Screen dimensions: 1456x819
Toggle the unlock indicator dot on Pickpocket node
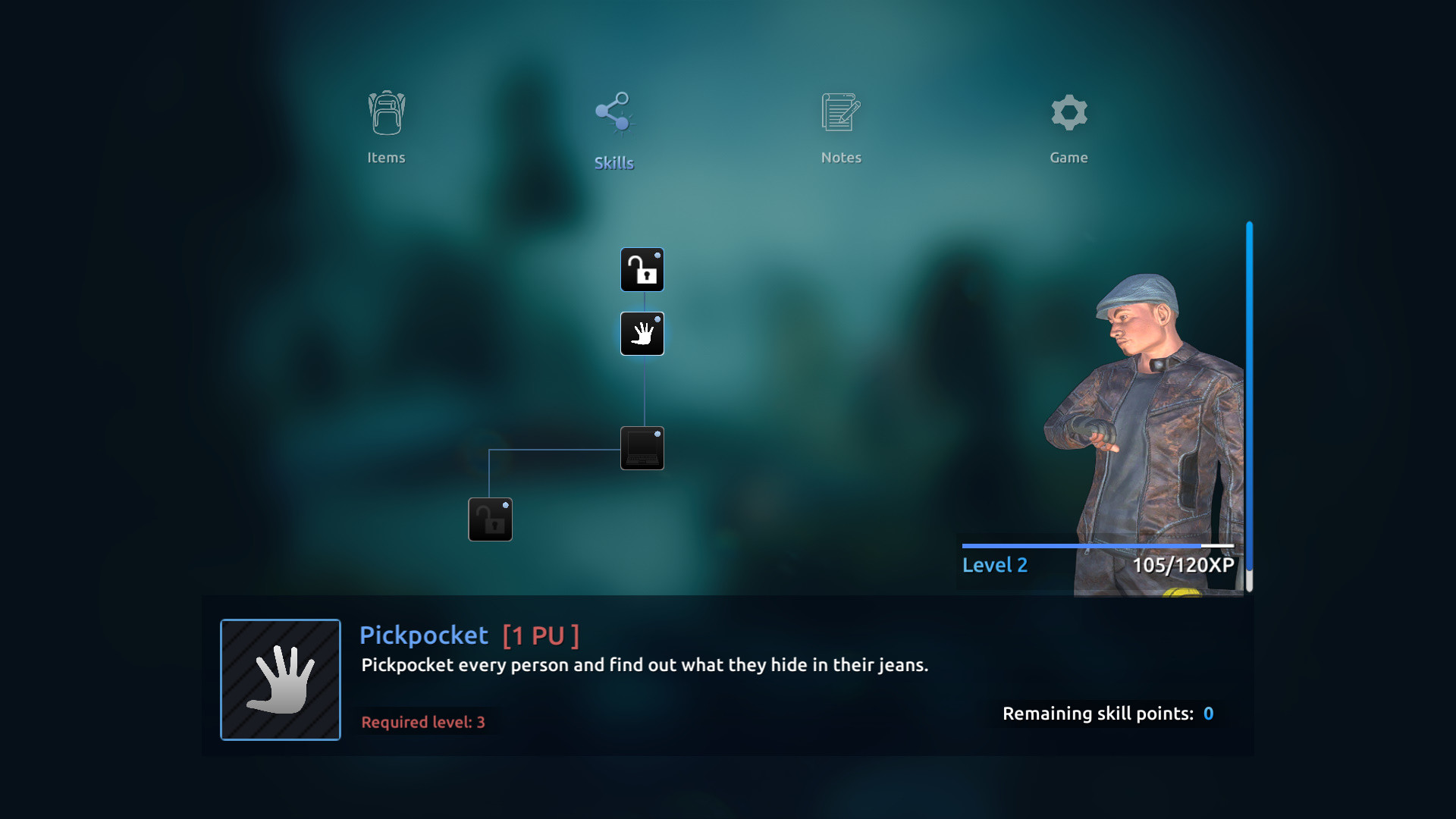658,320
